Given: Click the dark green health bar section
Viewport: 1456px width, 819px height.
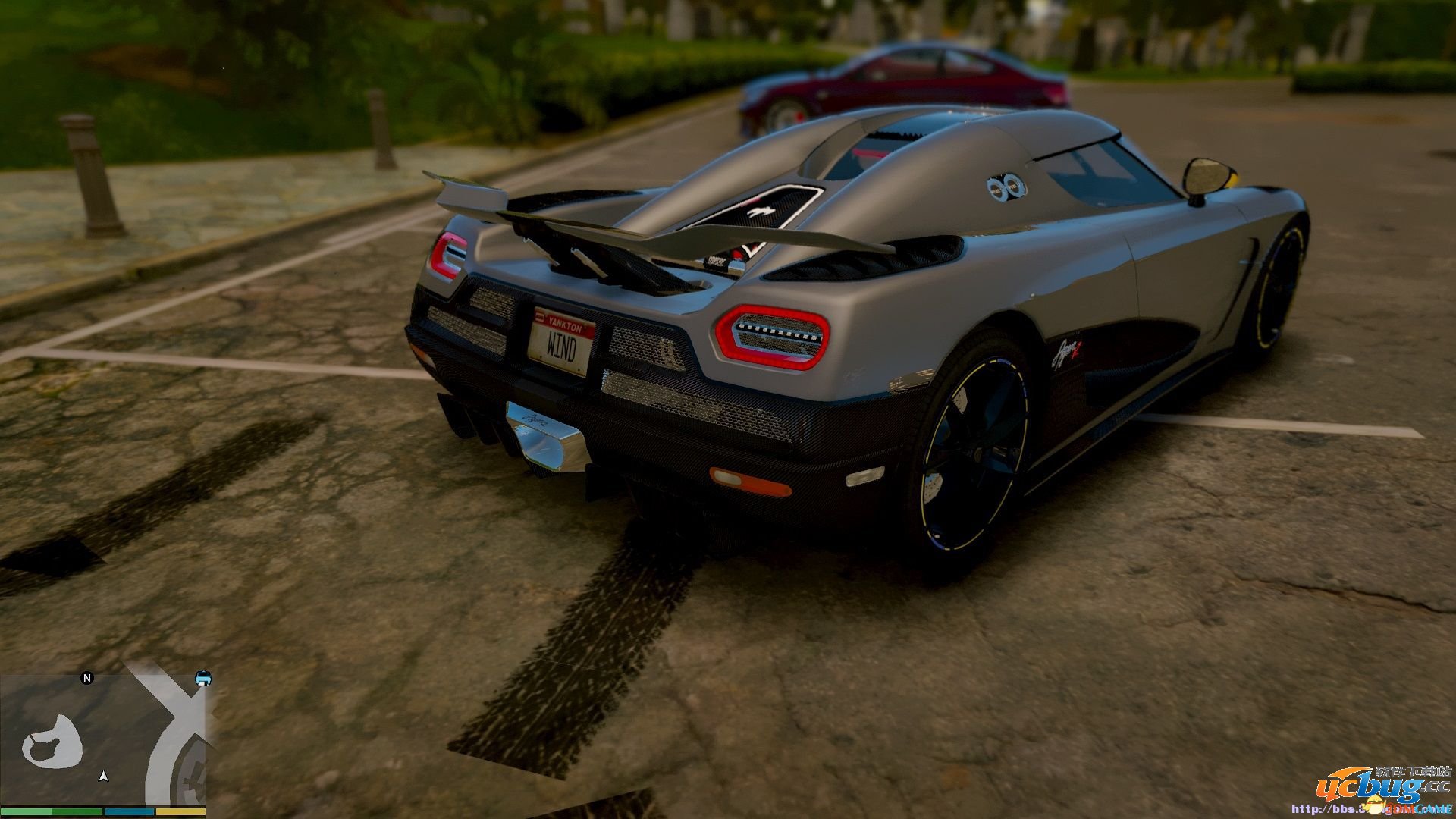Looking at the screenshot, I should [76, 814].
